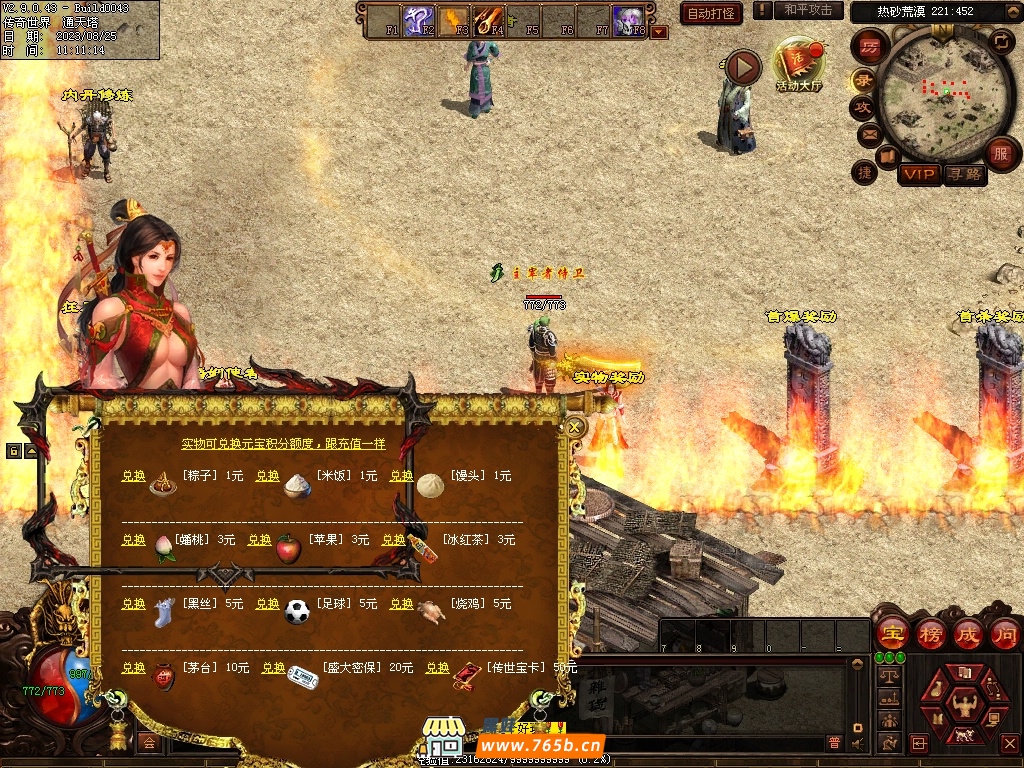1024x768 pixels.
Task: Exchange the 粽子 for 1元
Action: (133, 476)
